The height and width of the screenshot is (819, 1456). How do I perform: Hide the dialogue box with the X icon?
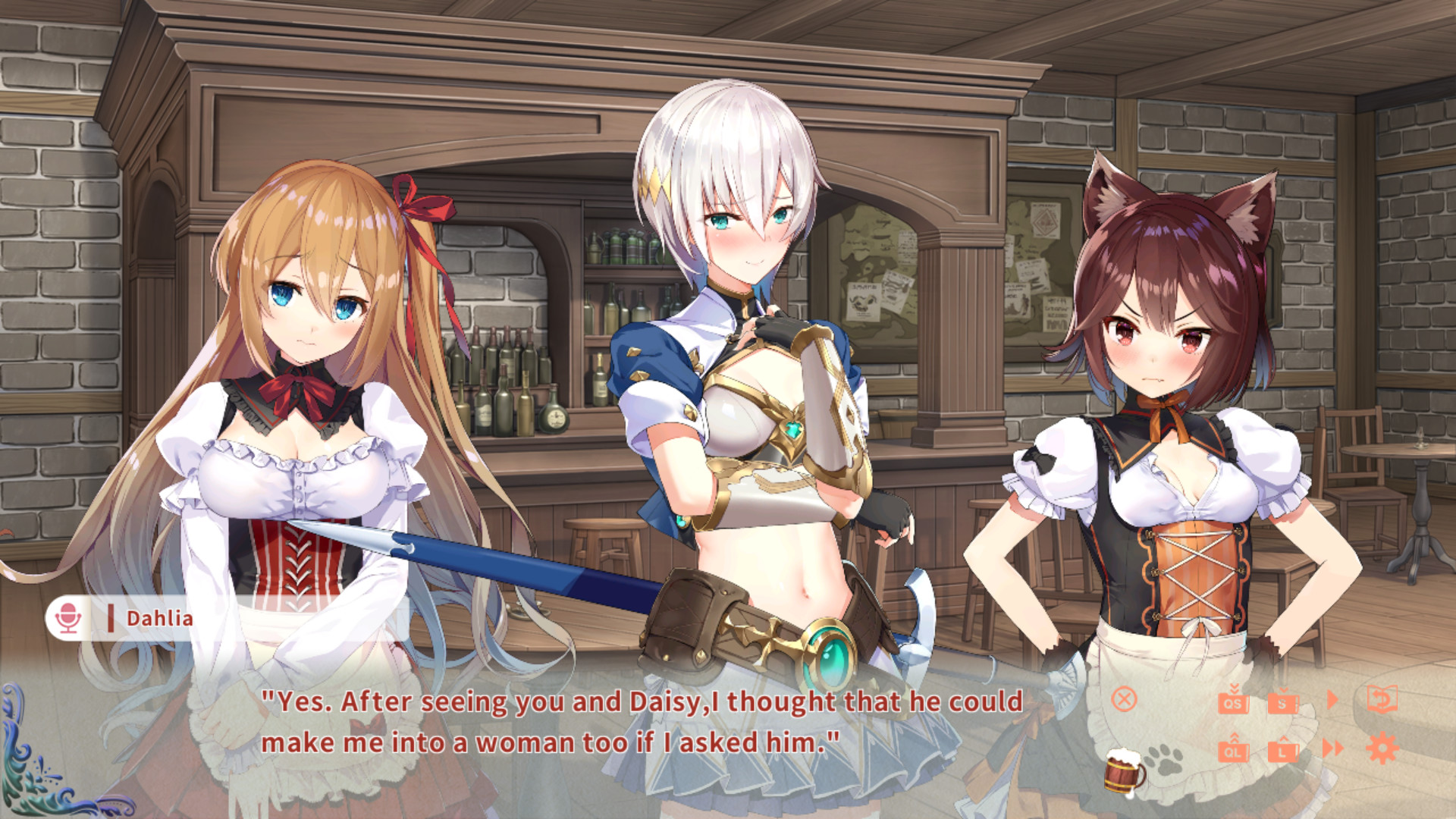1124,700
